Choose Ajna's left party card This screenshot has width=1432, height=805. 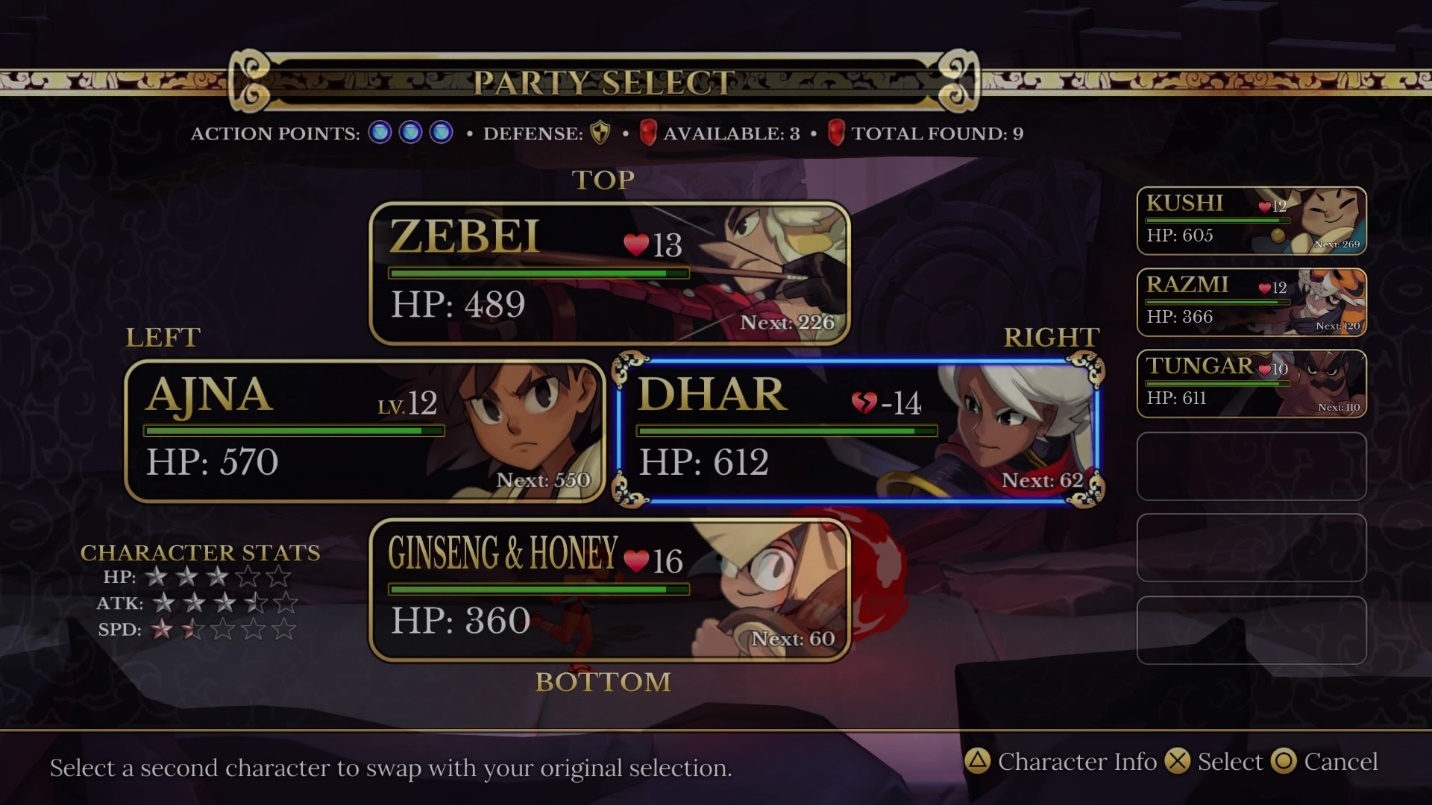tap(365, 431)
